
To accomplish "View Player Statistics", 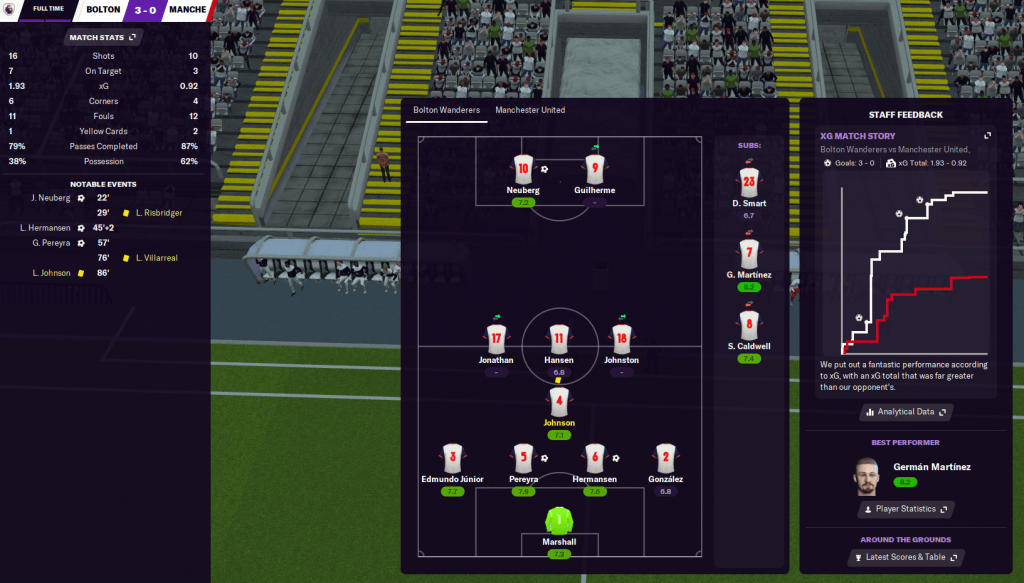I will pos(905,509).
